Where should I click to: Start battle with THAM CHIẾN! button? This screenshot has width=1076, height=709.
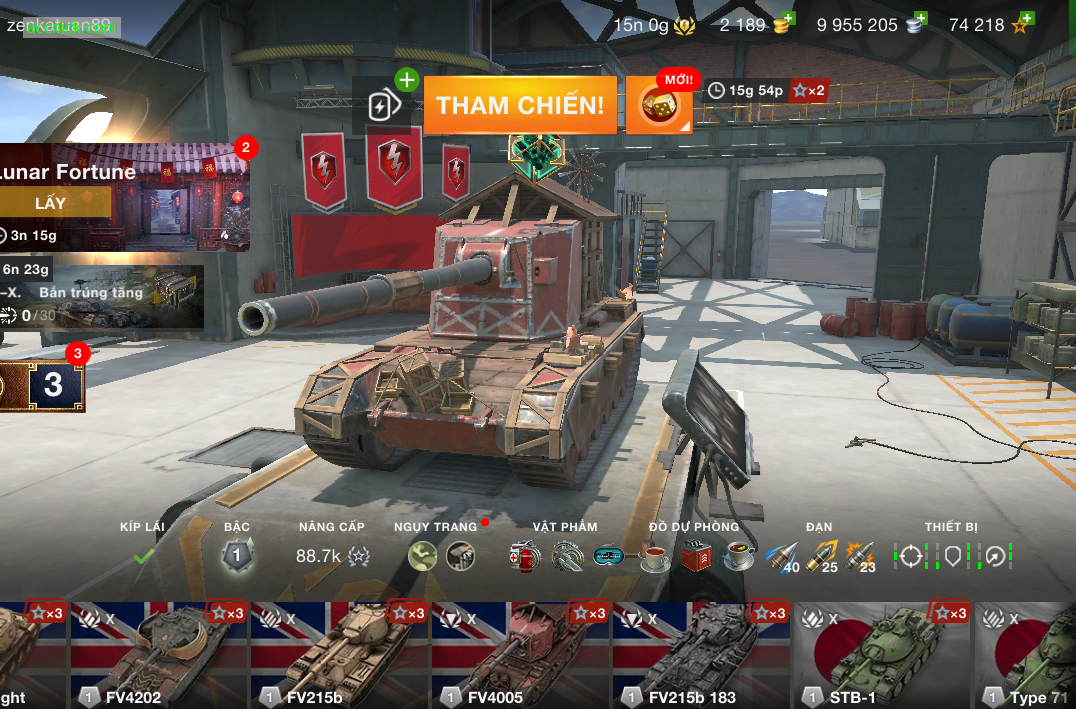[x=520, y=106]
